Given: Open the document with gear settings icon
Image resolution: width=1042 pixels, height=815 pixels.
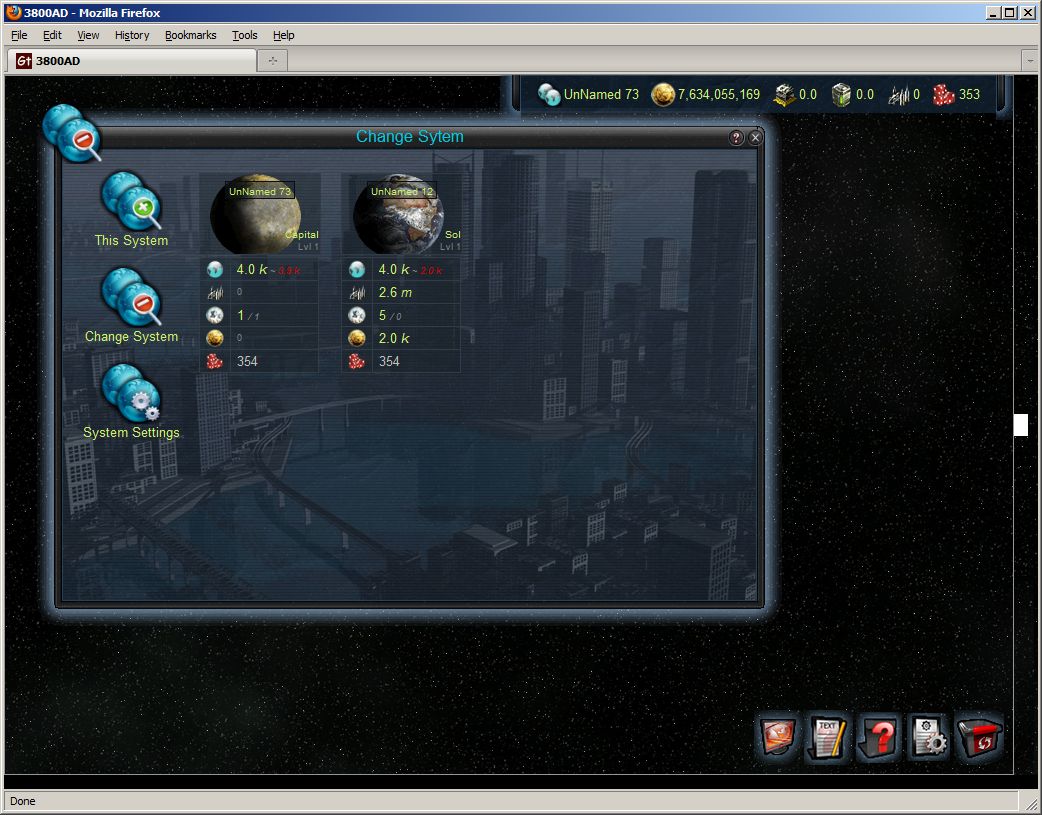Looking at the screenshot, I should [929, 739].
